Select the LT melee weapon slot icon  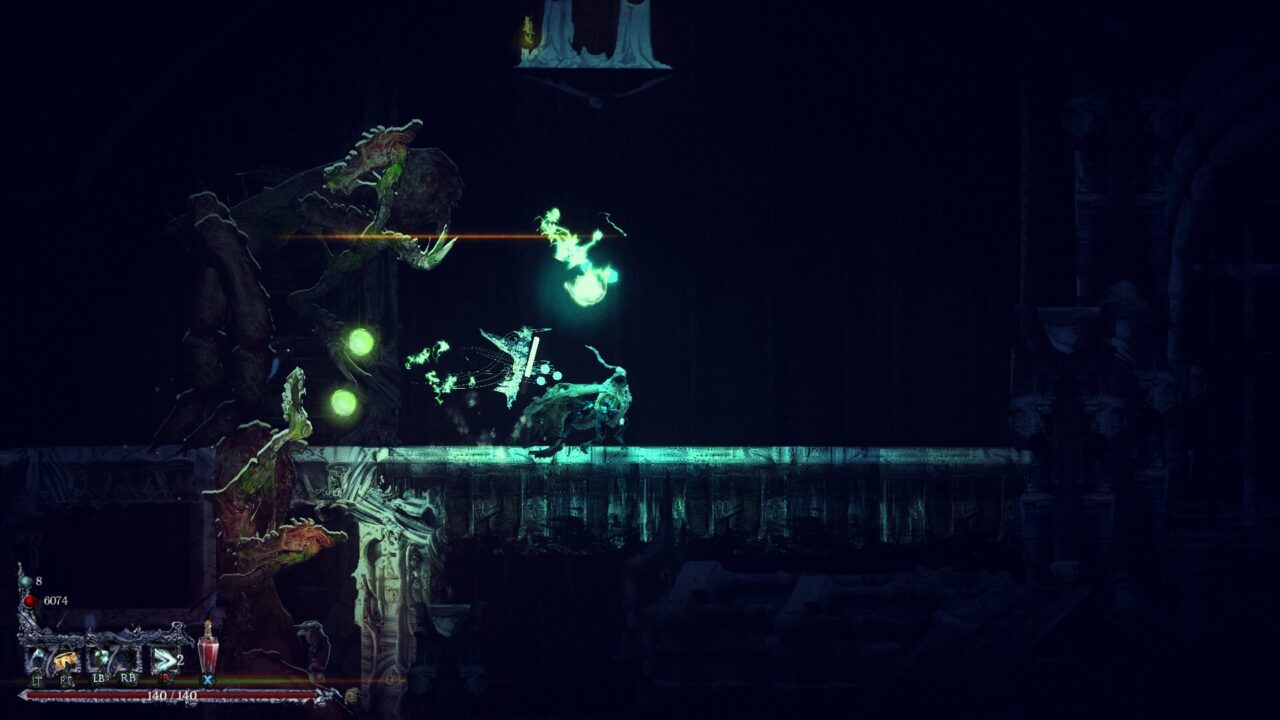point(38,658)
